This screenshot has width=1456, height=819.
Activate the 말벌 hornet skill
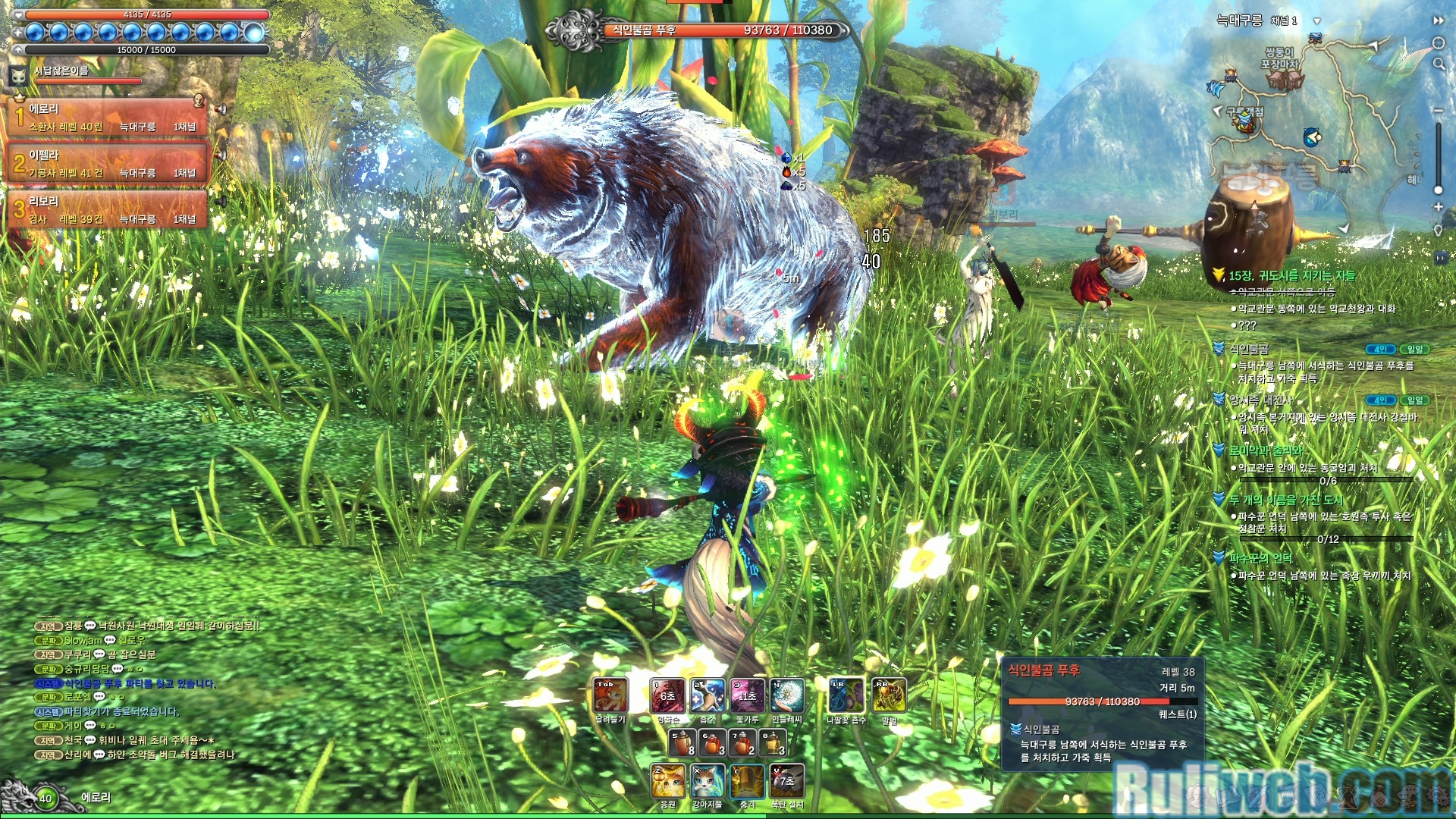click(x=889, y=695)
